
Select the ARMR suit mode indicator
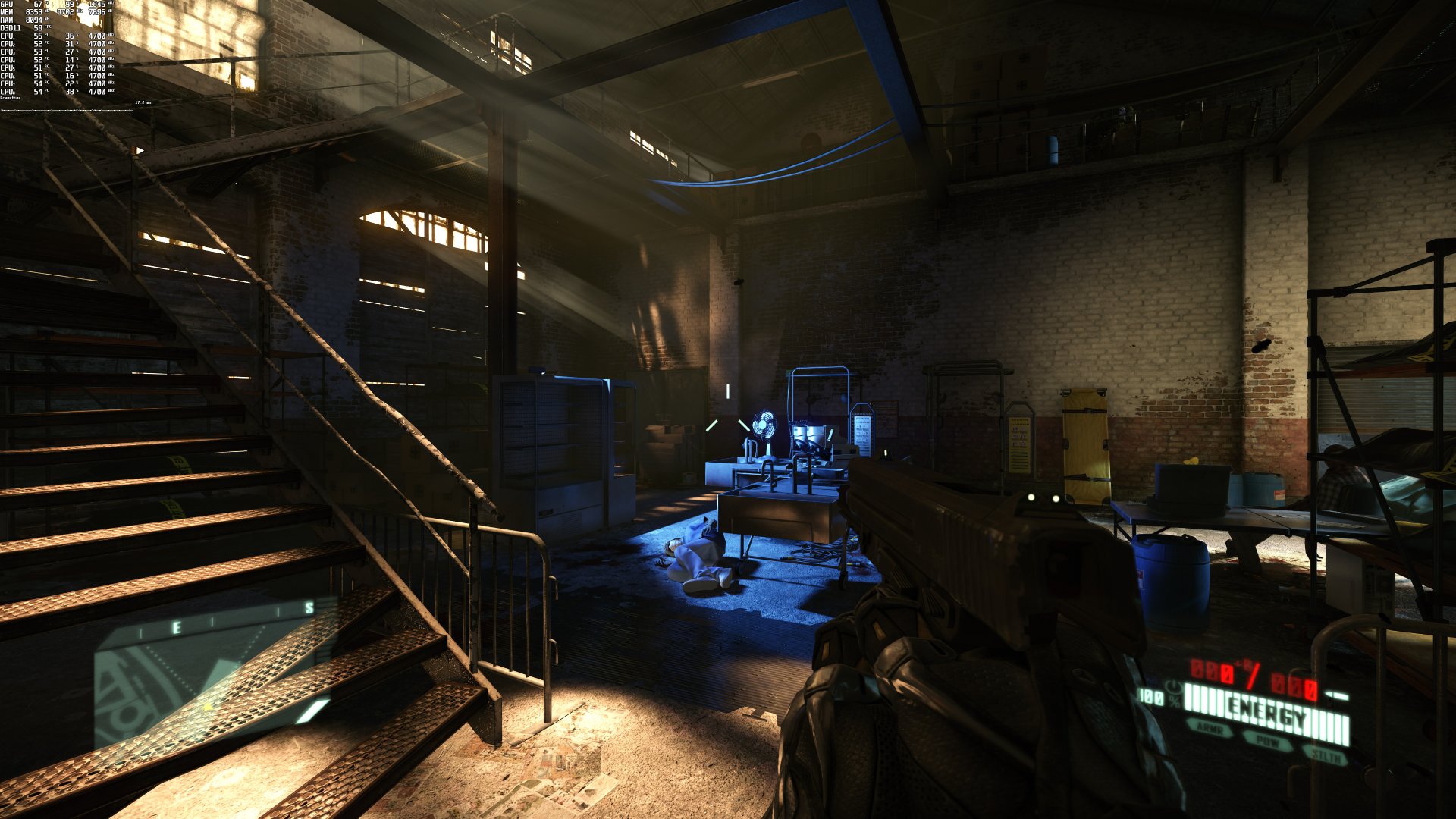(1210, 730)
